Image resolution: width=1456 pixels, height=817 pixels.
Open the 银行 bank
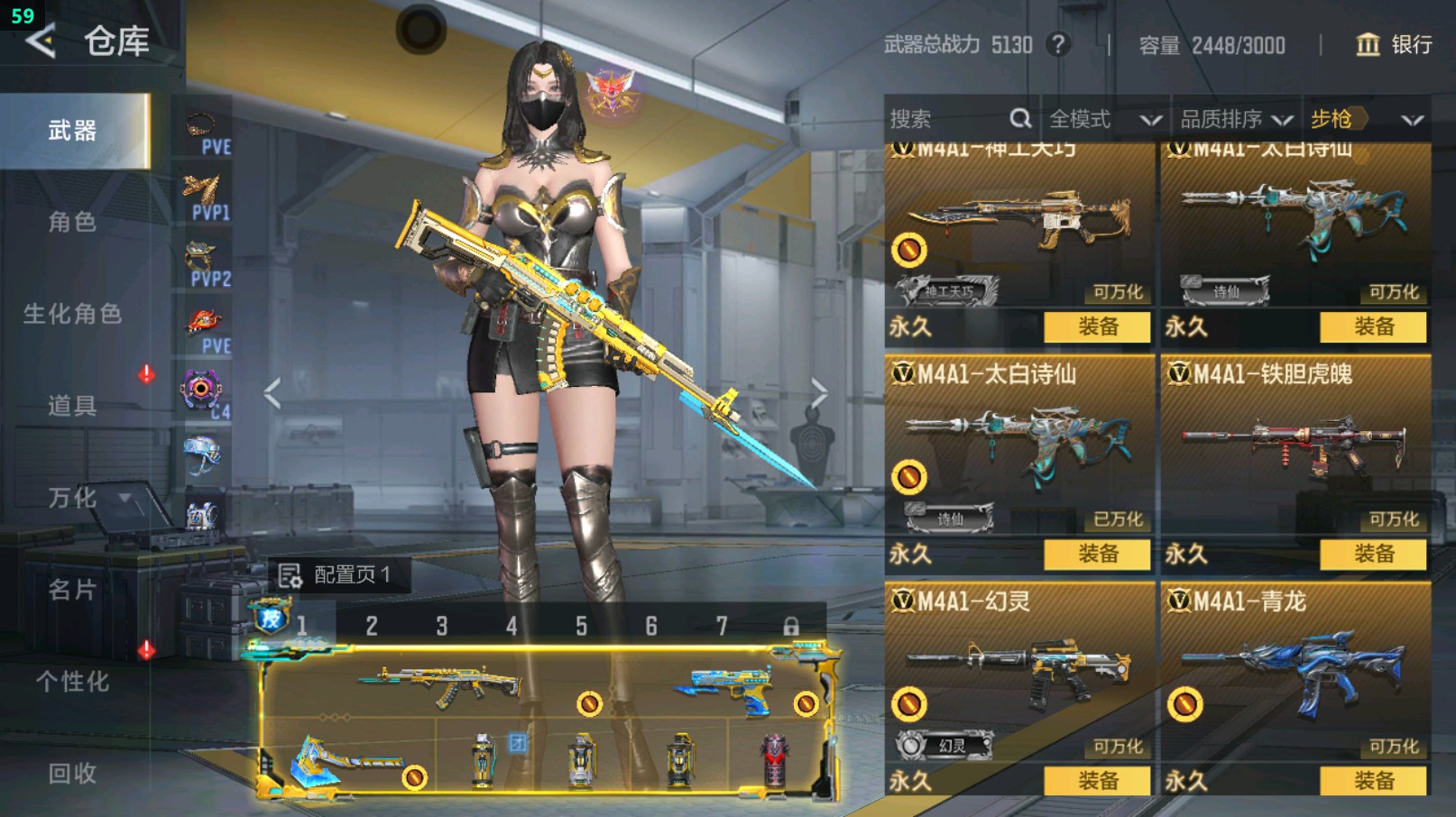(x=1395, y=44)
